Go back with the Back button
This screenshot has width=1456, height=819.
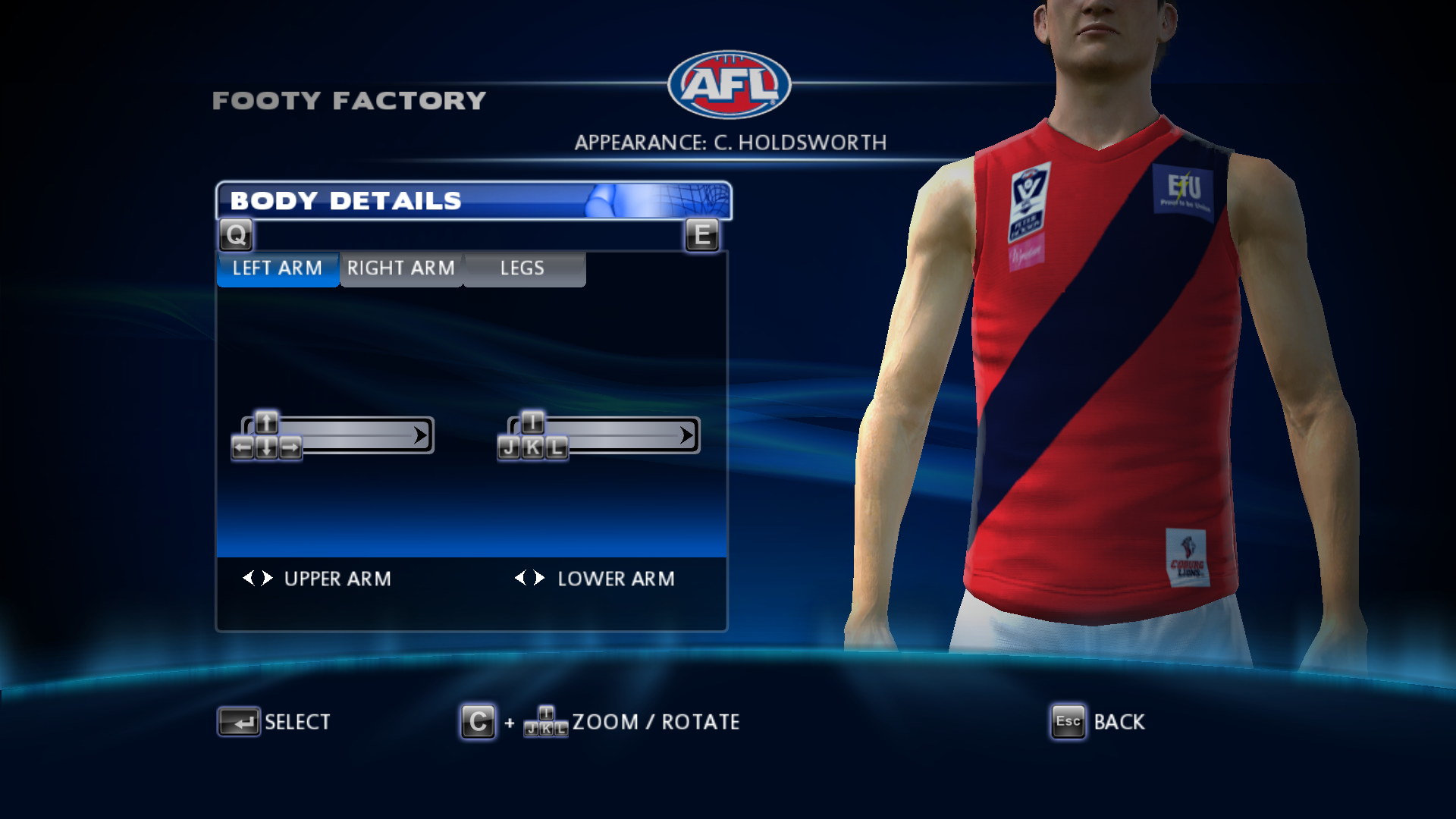point(1099,722)
